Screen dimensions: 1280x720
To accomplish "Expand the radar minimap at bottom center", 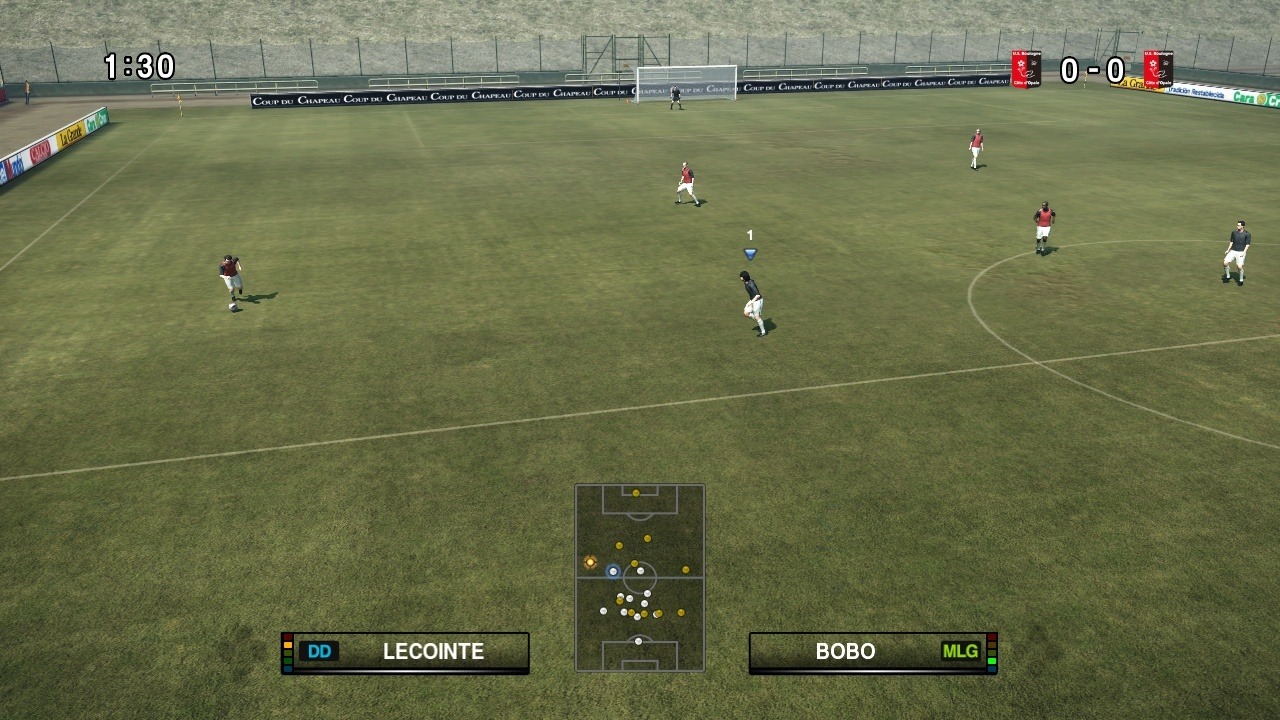I will point(639,580).
